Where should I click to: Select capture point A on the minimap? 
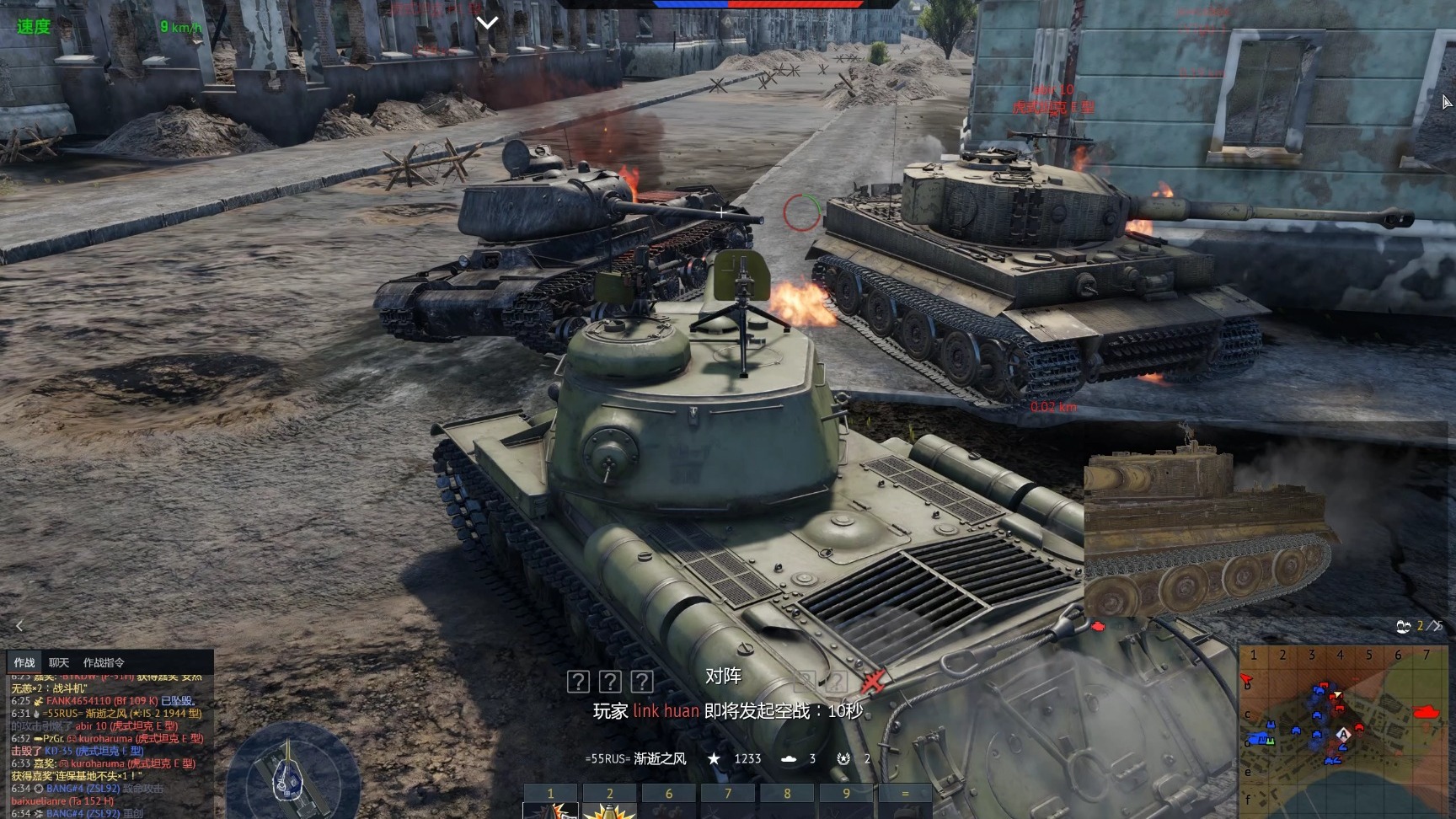click(1344, 734)
